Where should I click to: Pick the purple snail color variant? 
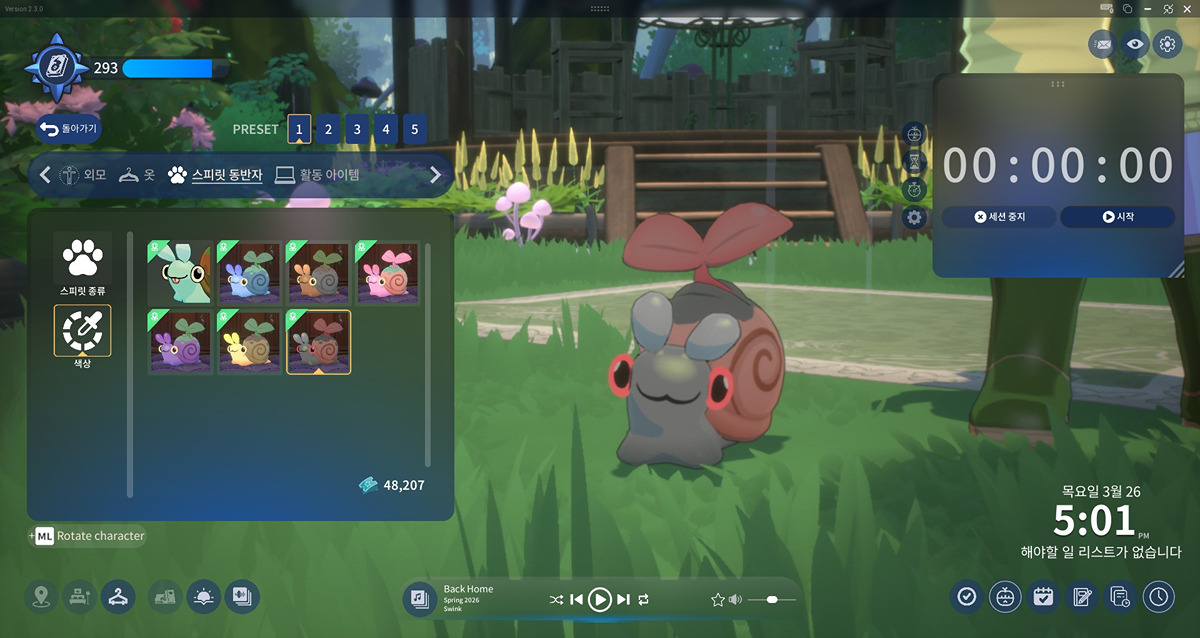pos(181,342)
